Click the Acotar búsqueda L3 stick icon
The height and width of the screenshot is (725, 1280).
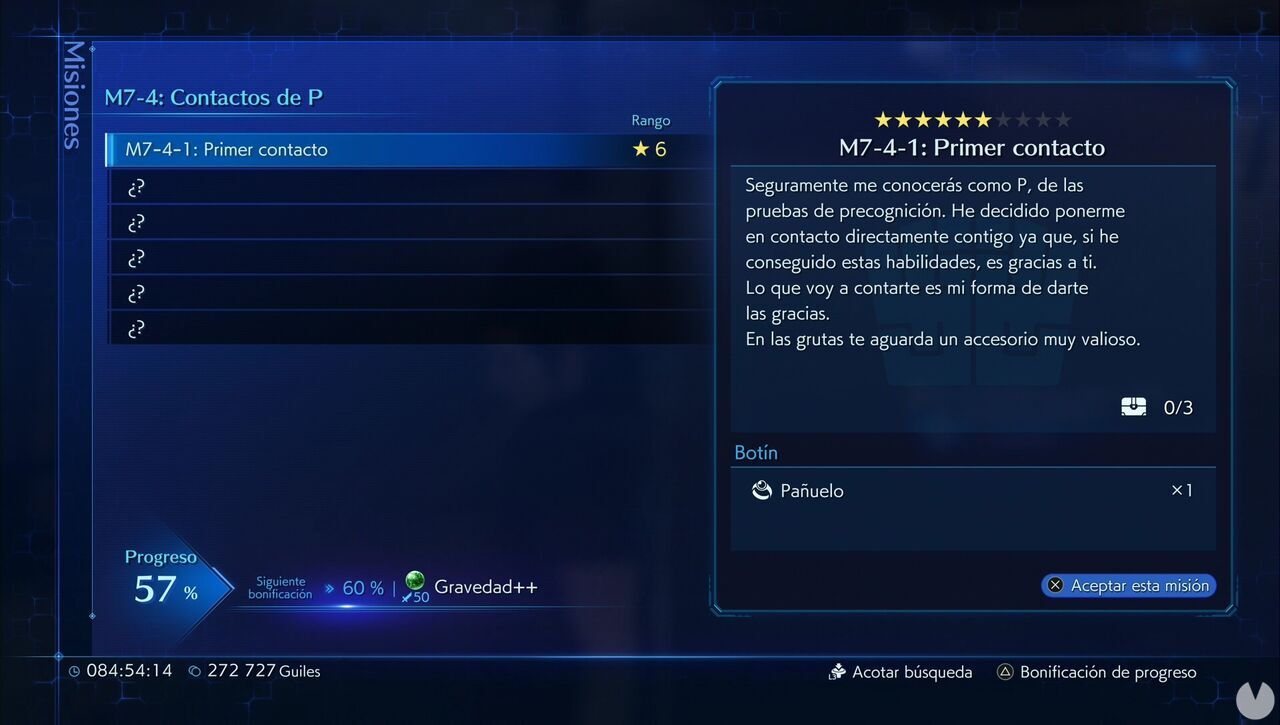837,672
